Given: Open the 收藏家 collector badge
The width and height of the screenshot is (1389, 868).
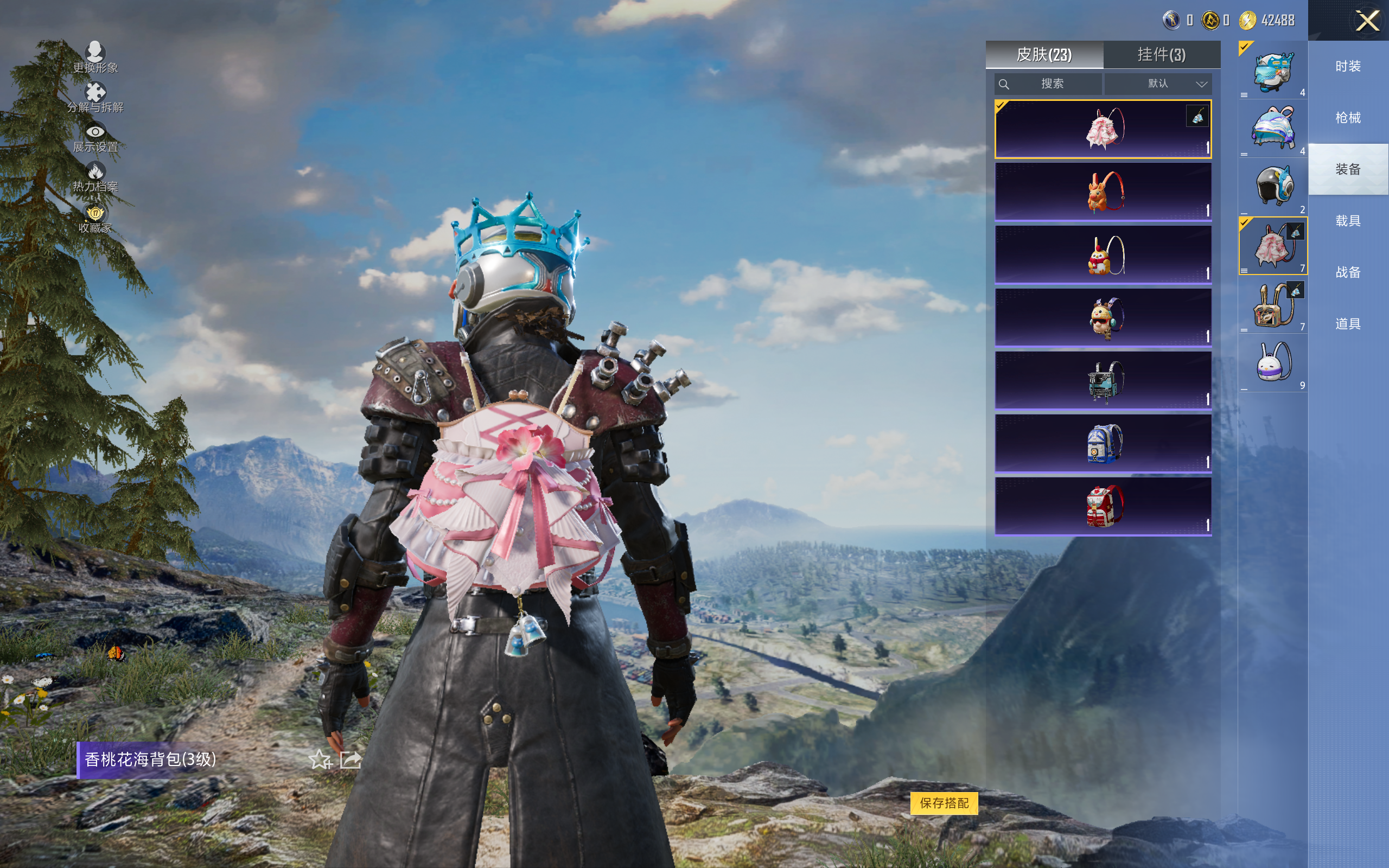Looking at the screenshot, I should point(95,218).
